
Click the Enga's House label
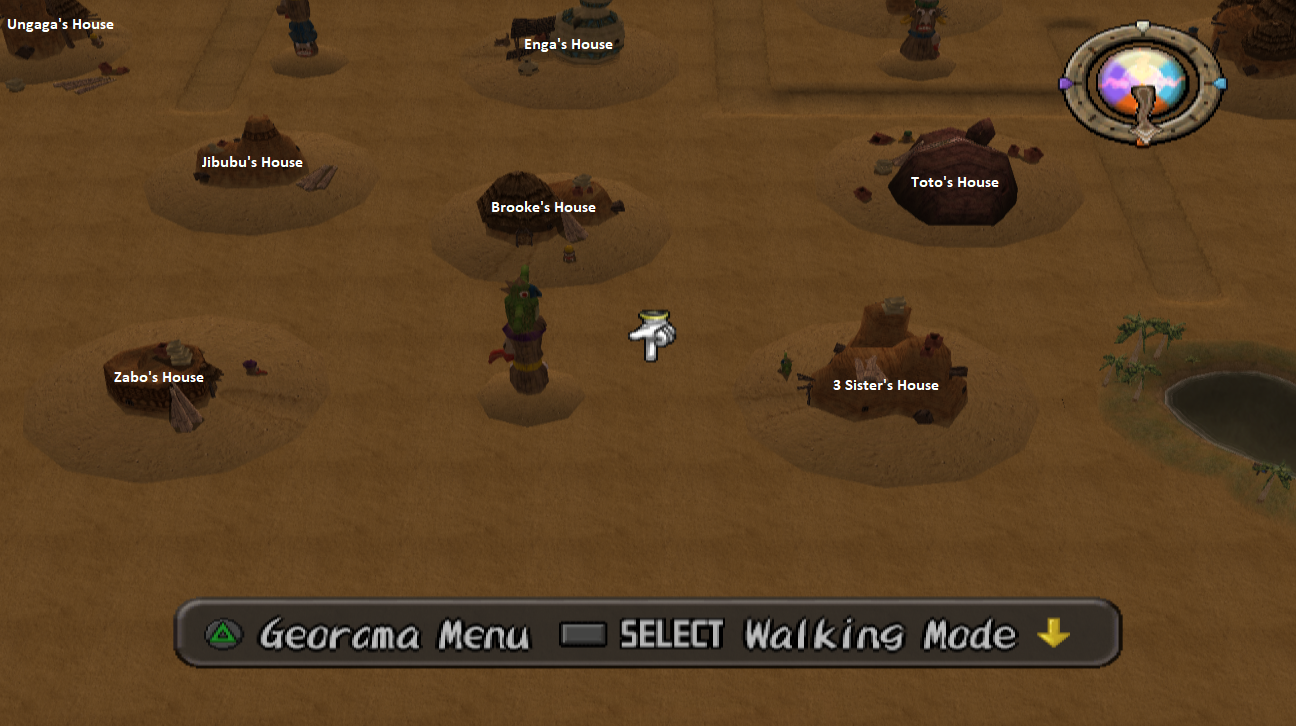569,44
